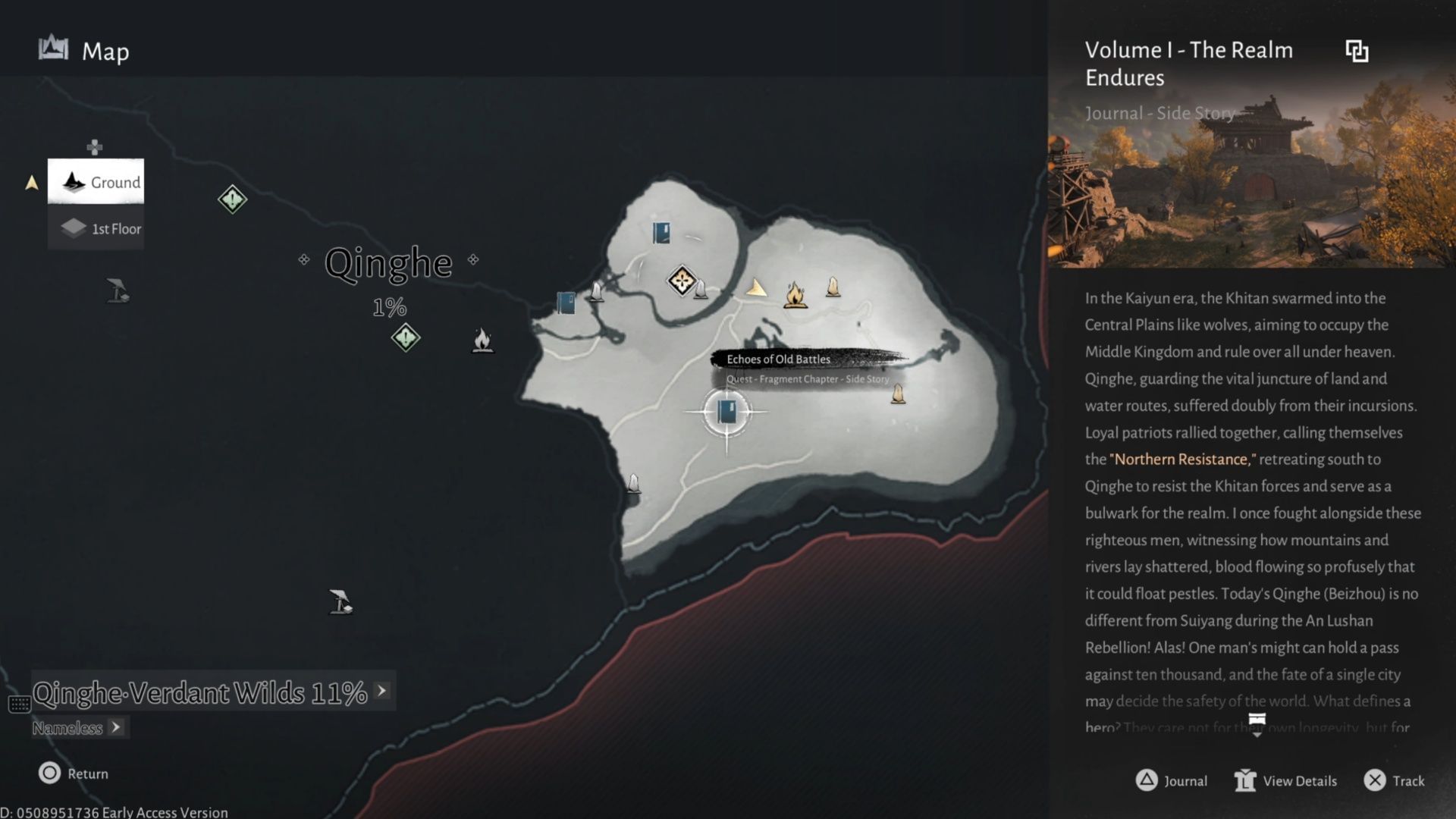Click the flame icon west of the settlement
Screen dimensions: 1456x819
[x=483, y=340]
